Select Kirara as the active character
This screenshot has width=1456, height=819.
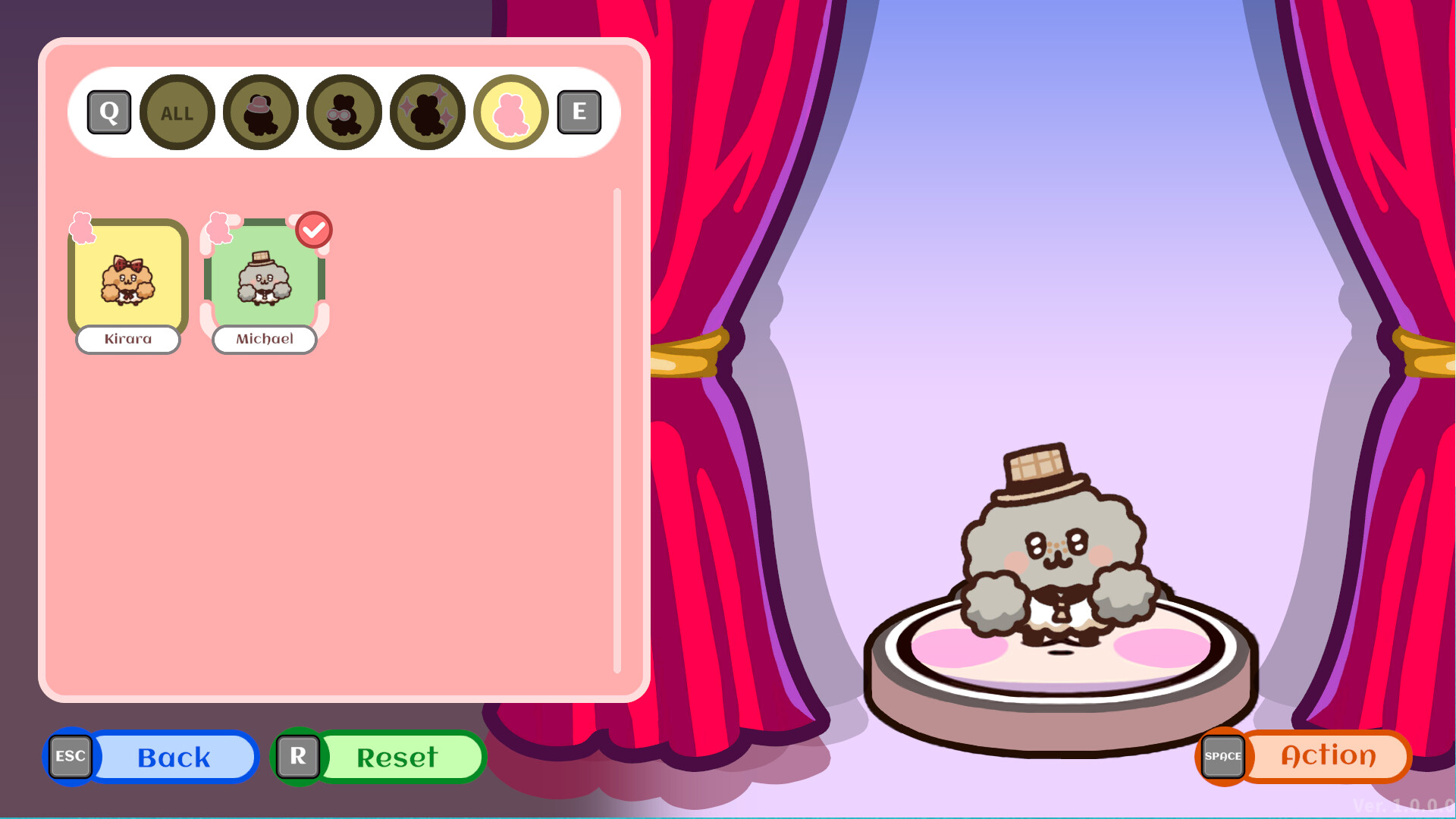[127, 282]
